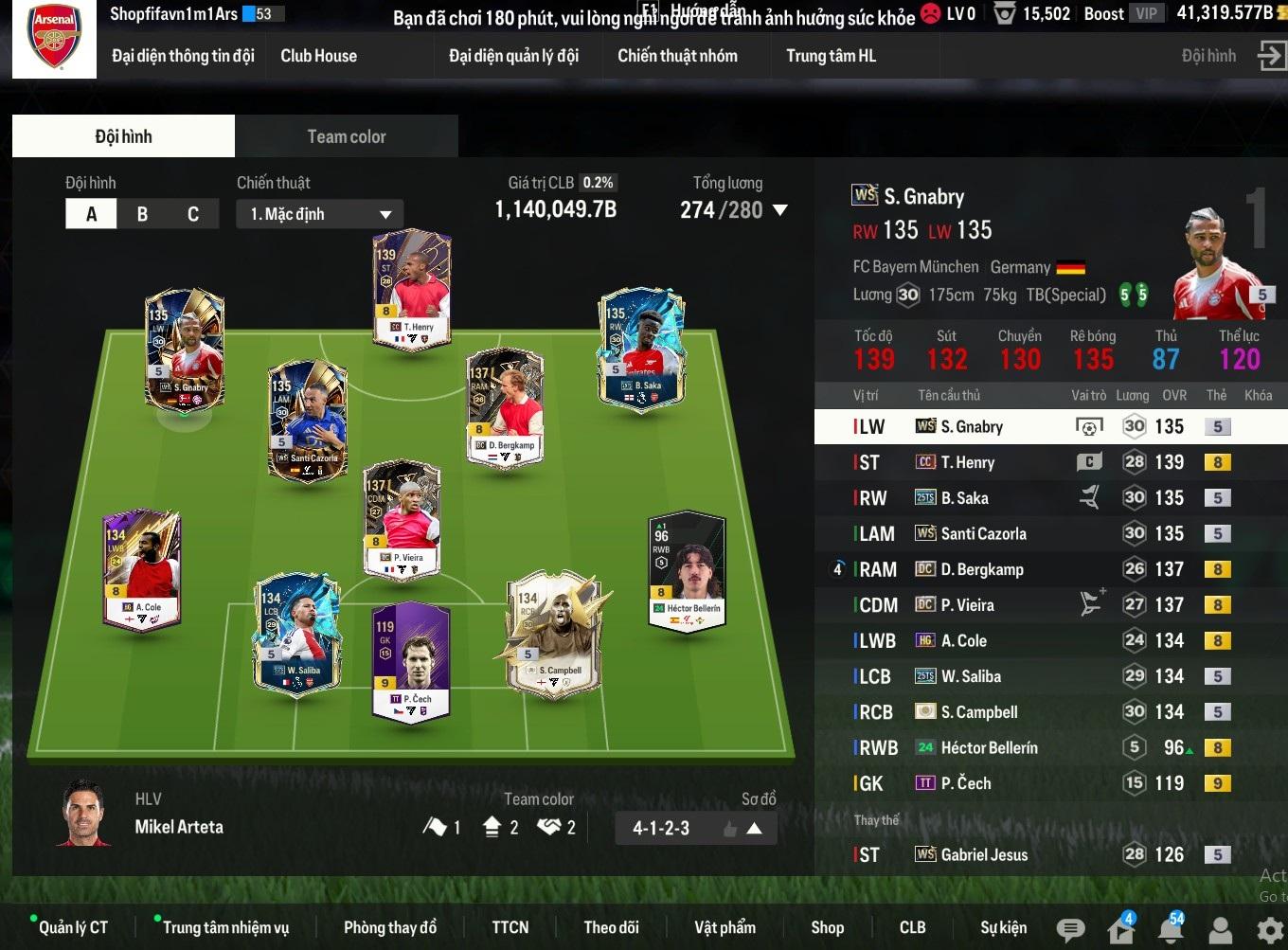Select squad B
This screenshot has height=950, width=1288.
[x=142, y=214]
